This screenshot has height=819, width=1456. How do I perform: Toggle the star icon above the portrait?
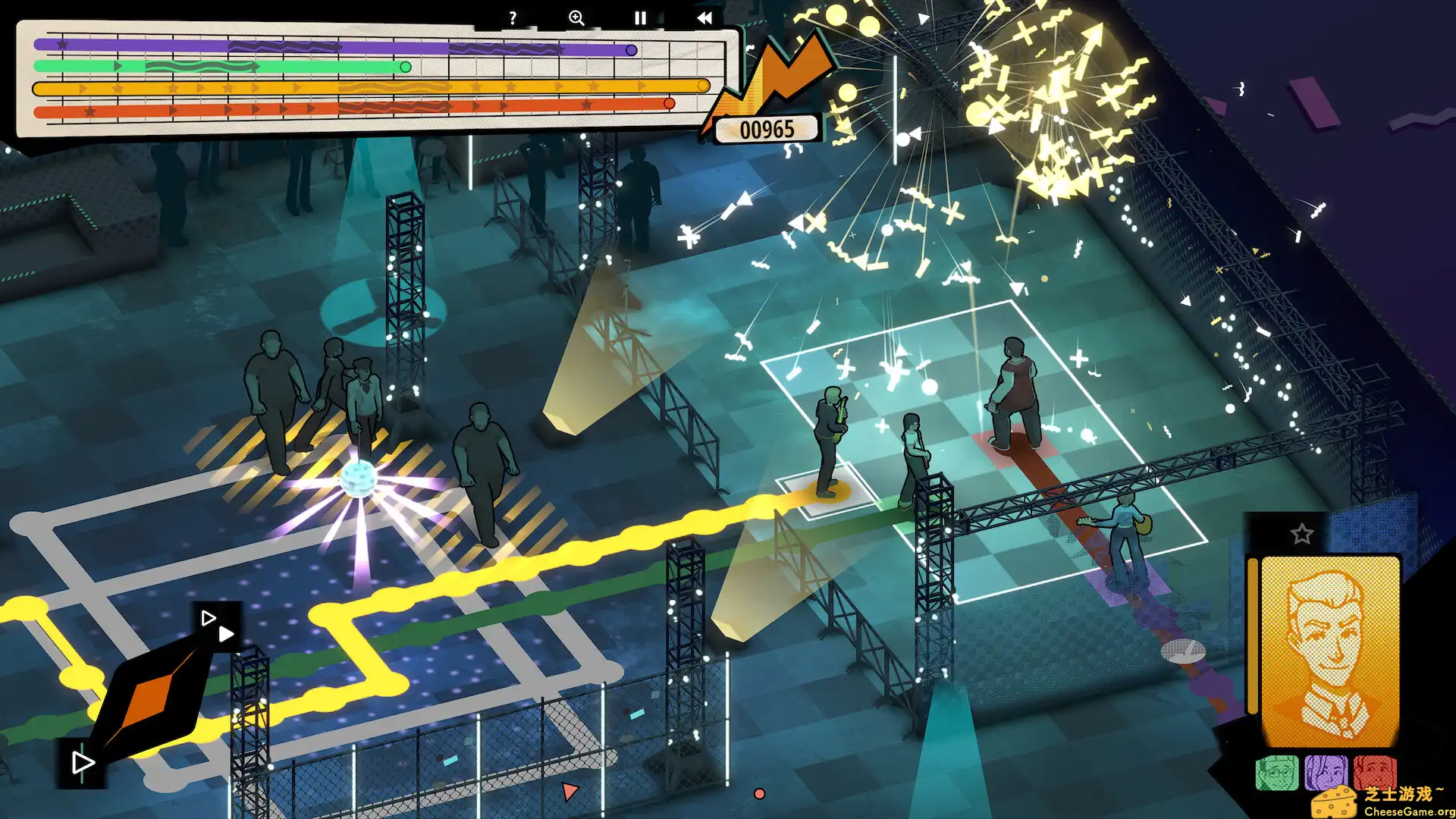pyautogui.click(x=1302, y=534)
